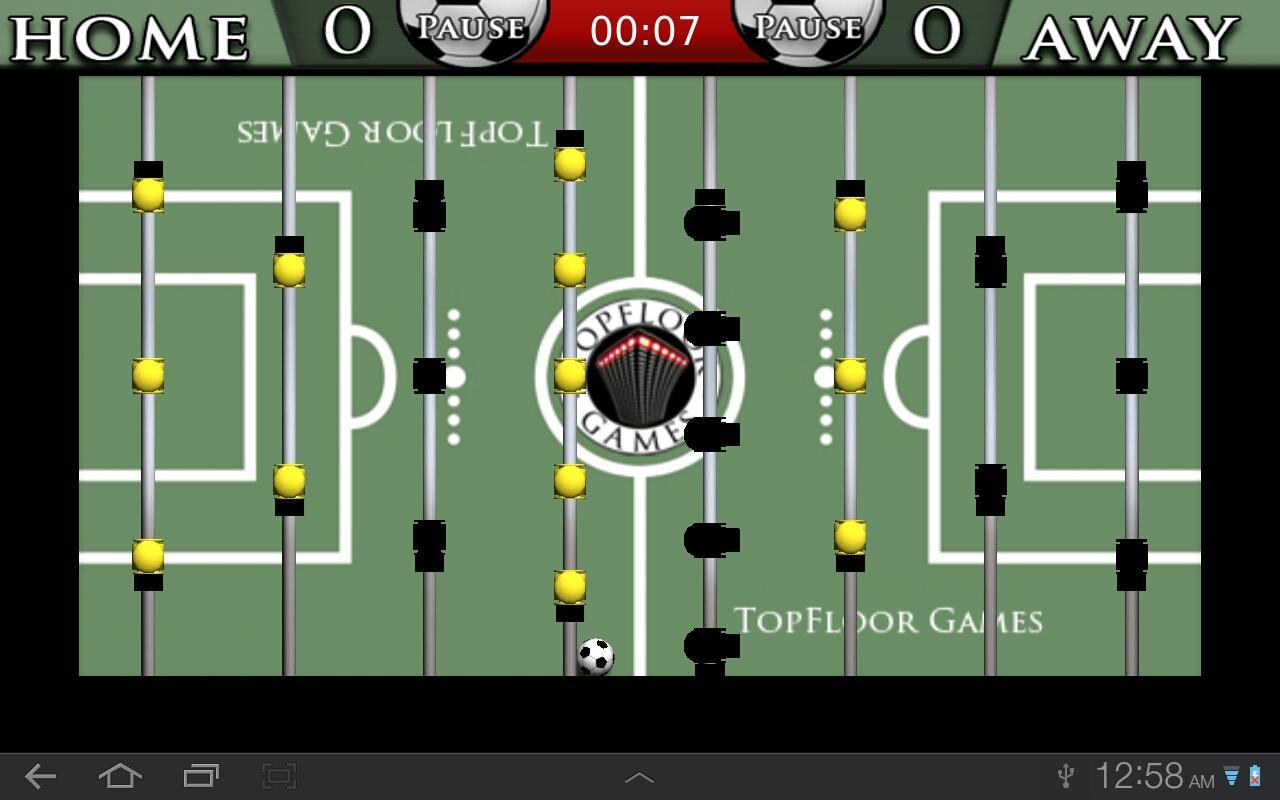Image resolution: width=1280 pixels, height=800 pixels.
Task: Tap the TopFloor Games accordion logo at center field
Action: point(640,375)
